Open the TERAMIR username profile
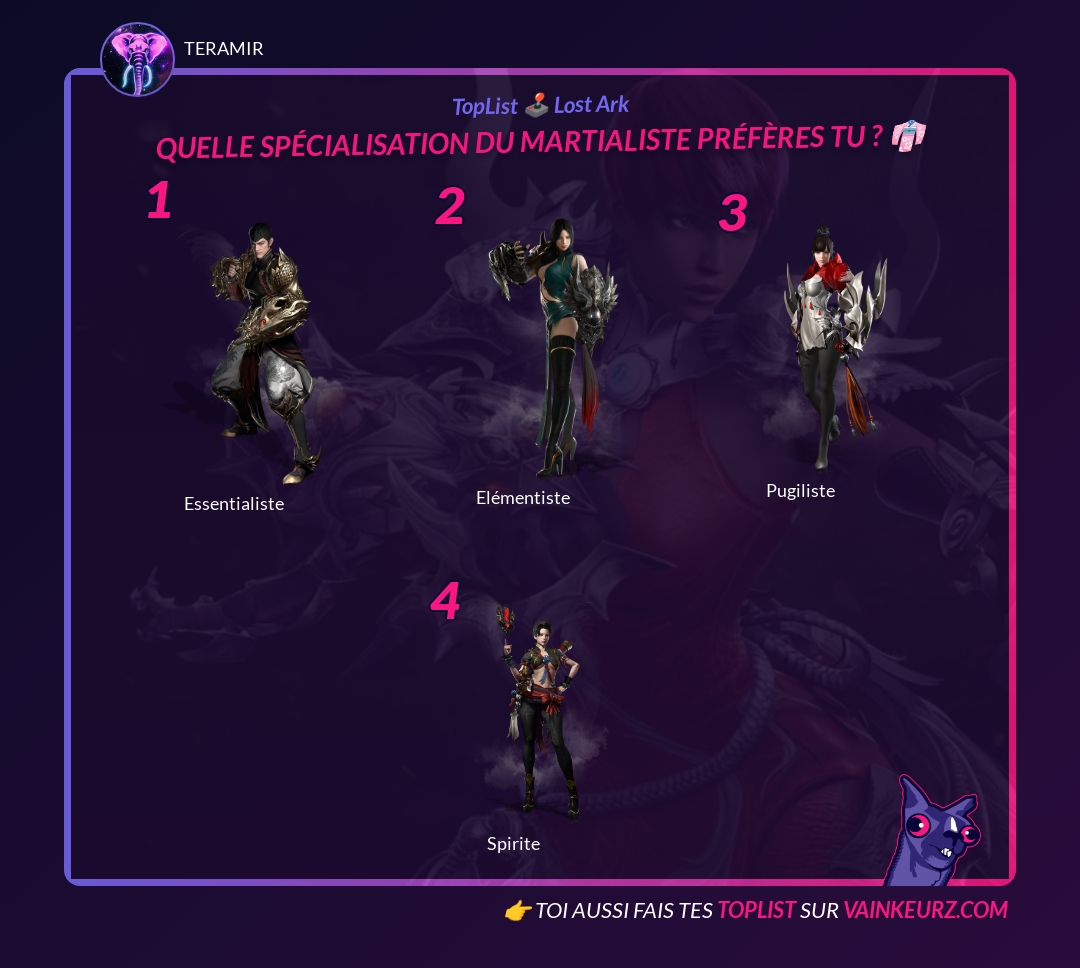 coord(224,49)
